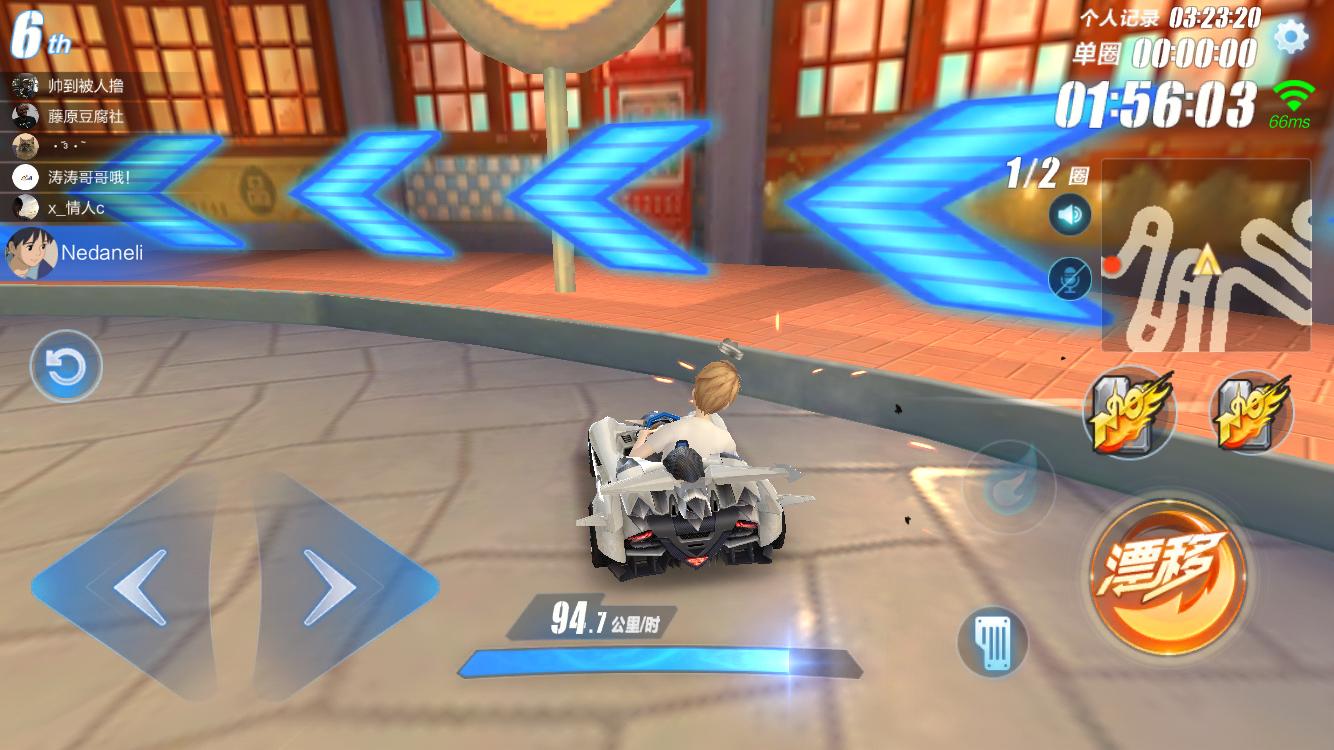Toggle the muted microphone button

click(1070, 278)
